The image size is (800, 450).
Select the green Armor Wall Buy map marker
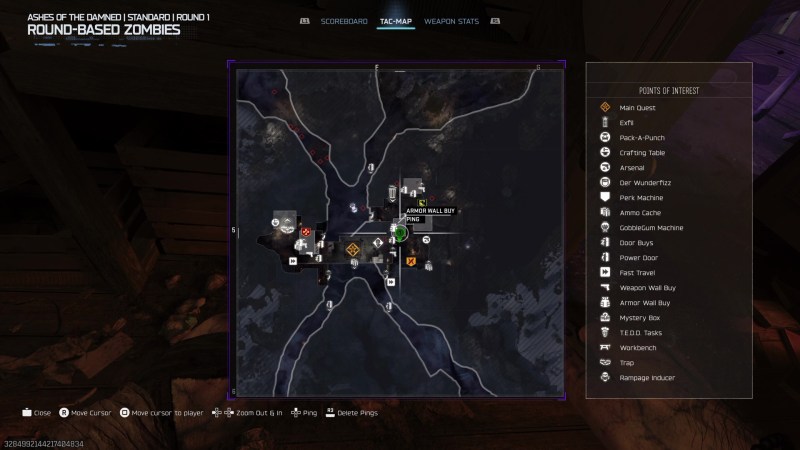pyautogui.click(x=423, y=203)
